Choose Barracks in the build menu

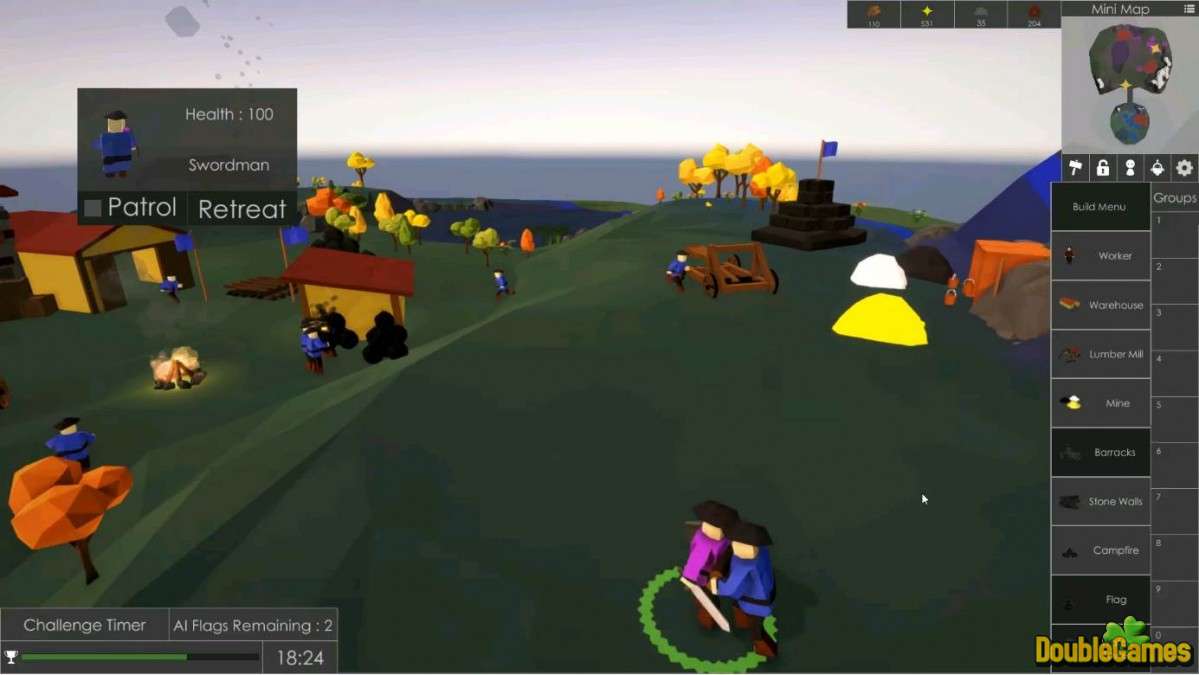tap(1100, 452)
